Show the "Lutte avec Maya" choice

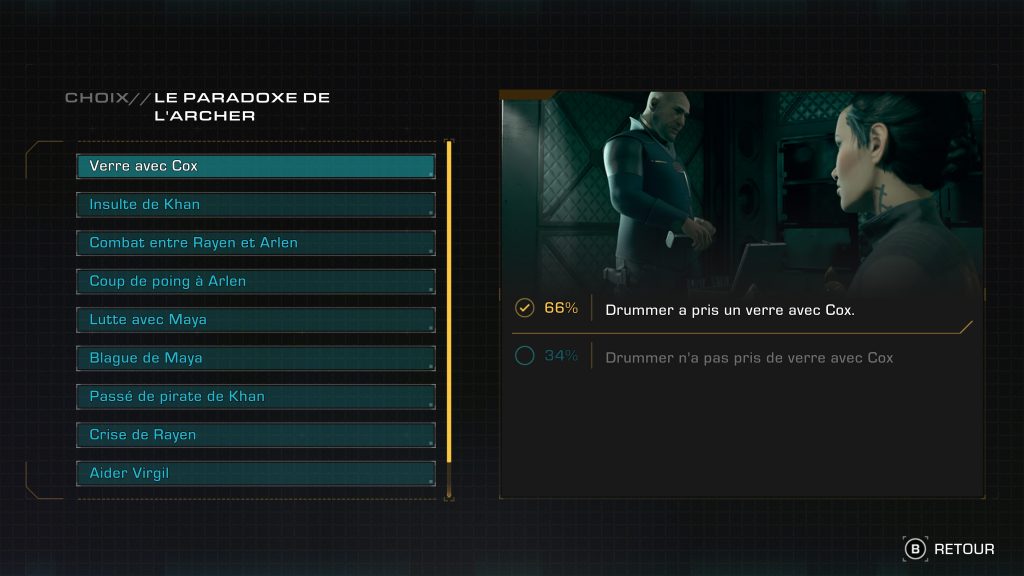point(256,320)
